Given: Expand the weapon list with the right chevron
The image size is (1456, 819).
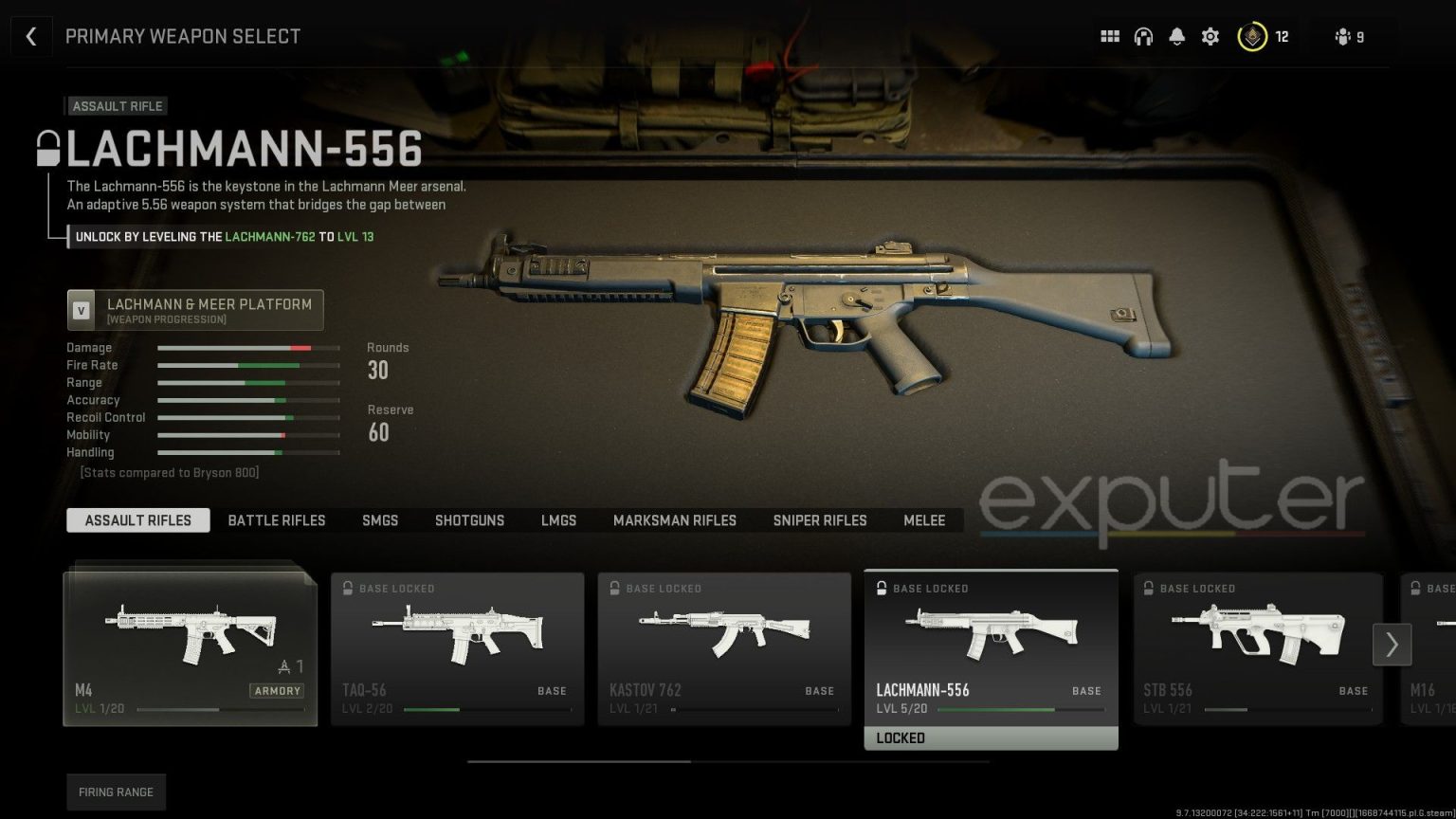Looking at the screenshot, I should click(x=1391, y=645).
